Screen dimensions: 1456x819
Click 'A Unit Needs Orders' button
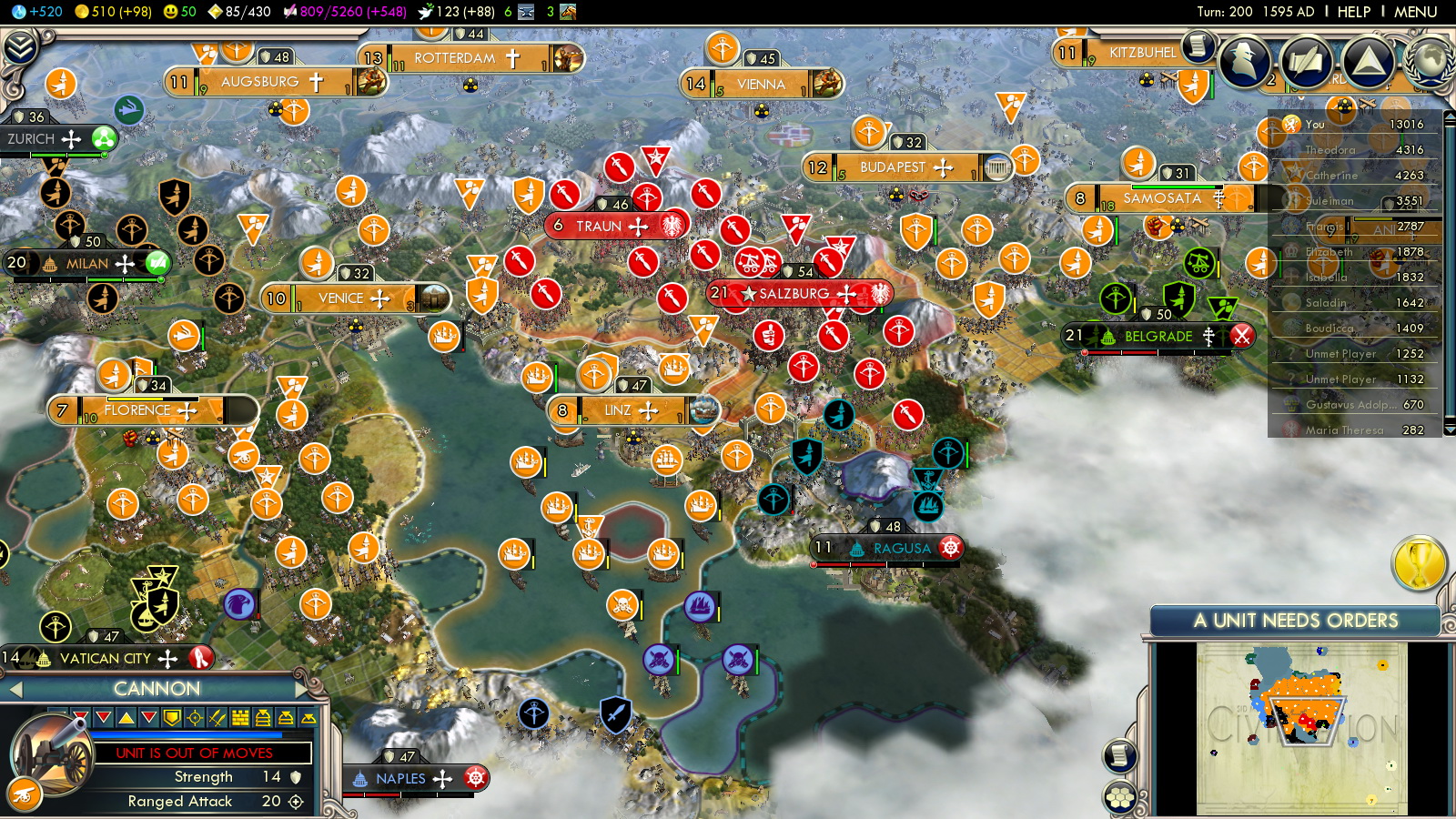[1295, 621]
